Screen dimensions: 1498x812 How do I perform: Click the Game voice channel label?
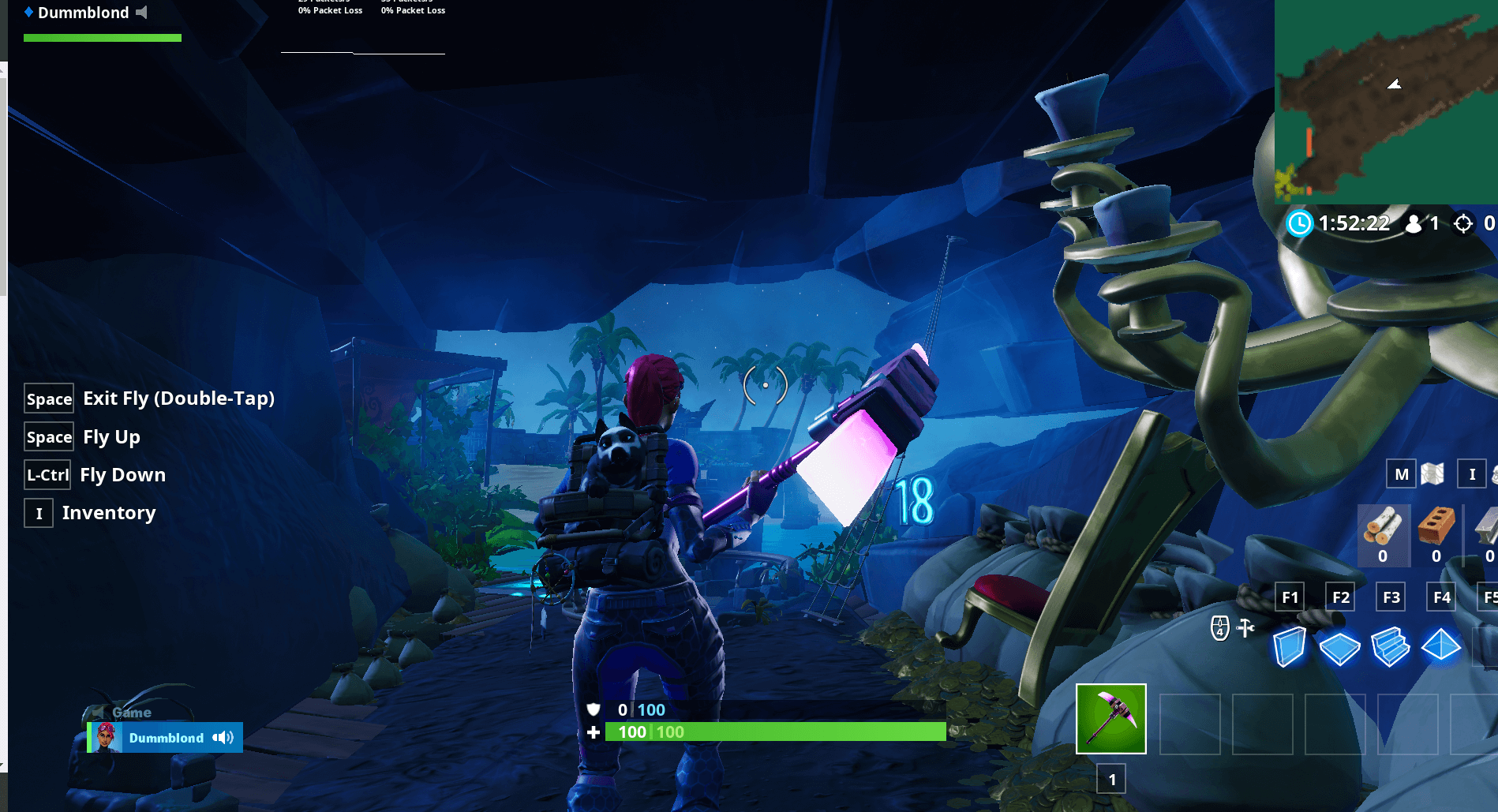(131, 712)
